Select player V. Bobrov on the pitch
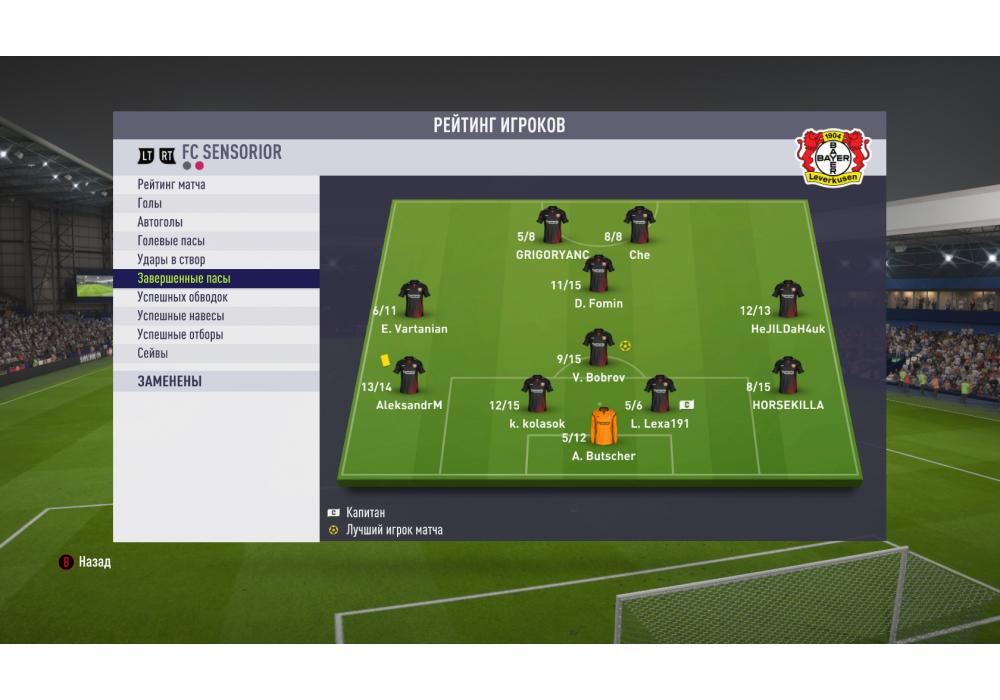Image resolution: width=1000 pixels, height=700 pixels. click(x=598, y=348)
